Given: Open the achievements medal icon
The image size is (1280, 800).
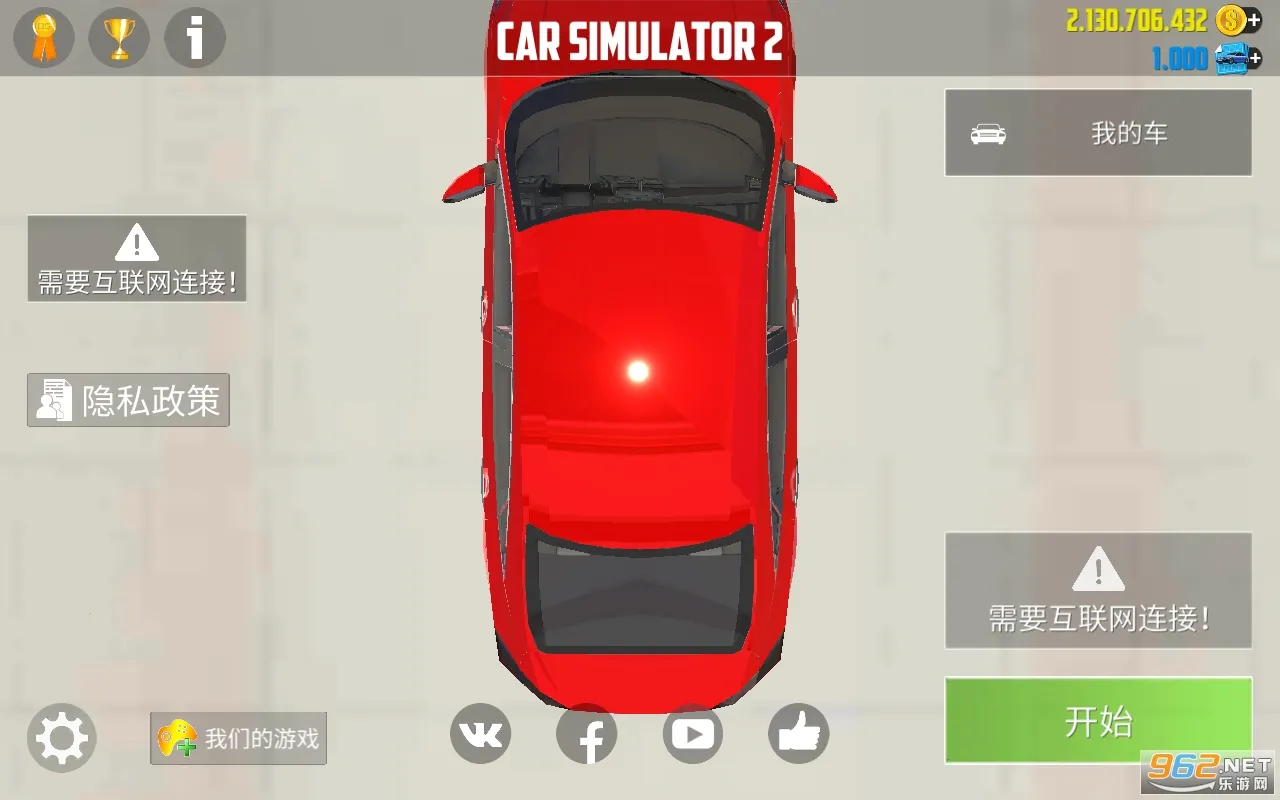Looking at the screenshot, I should click(x=42, y=37).
